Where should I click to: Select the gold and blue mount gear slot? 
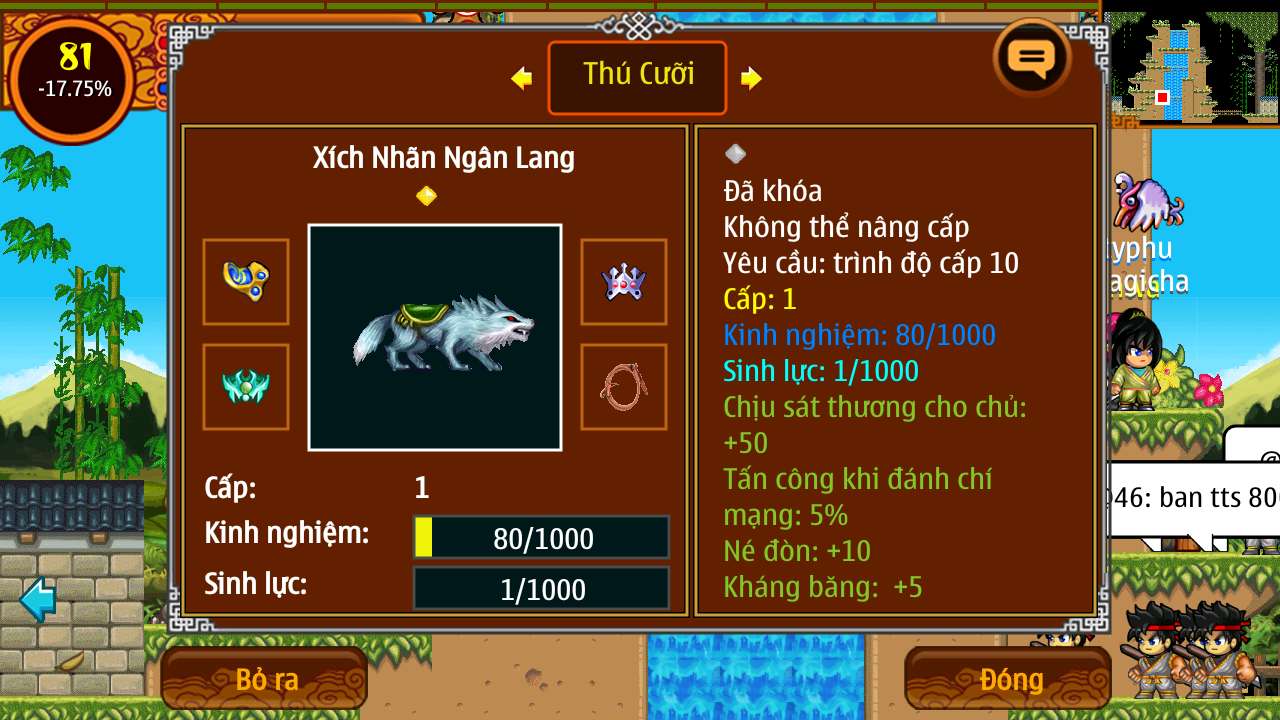tap(246, 282)
